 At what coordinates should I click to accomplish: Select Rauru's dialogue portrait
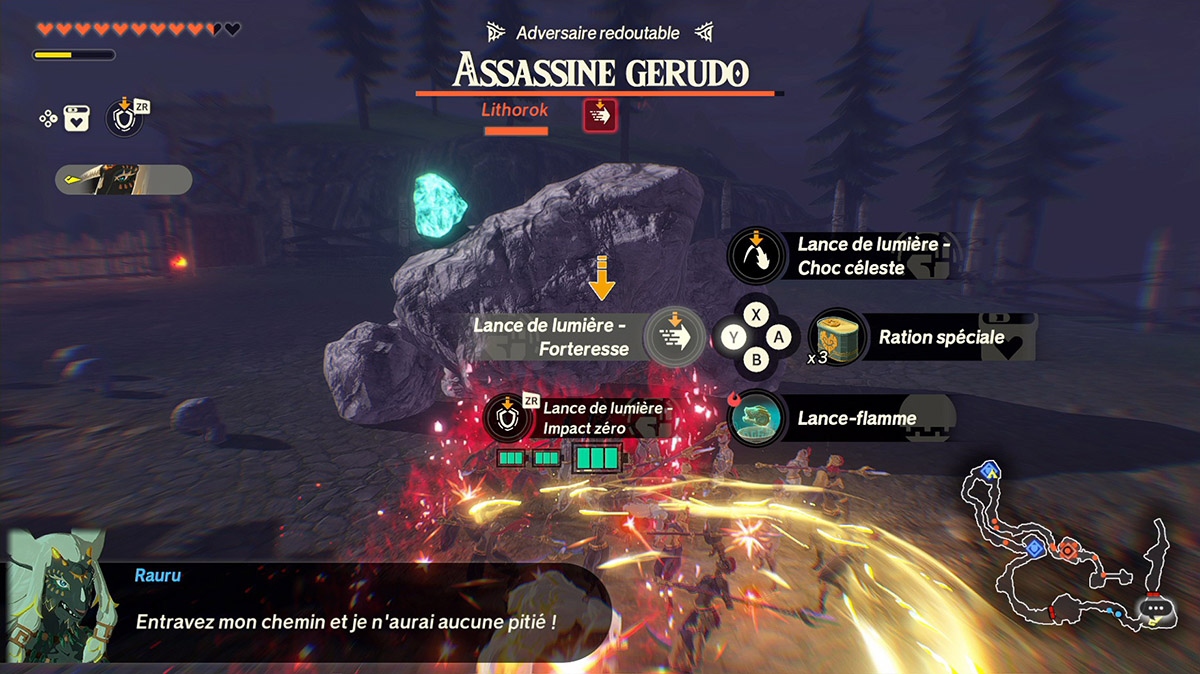56,598
